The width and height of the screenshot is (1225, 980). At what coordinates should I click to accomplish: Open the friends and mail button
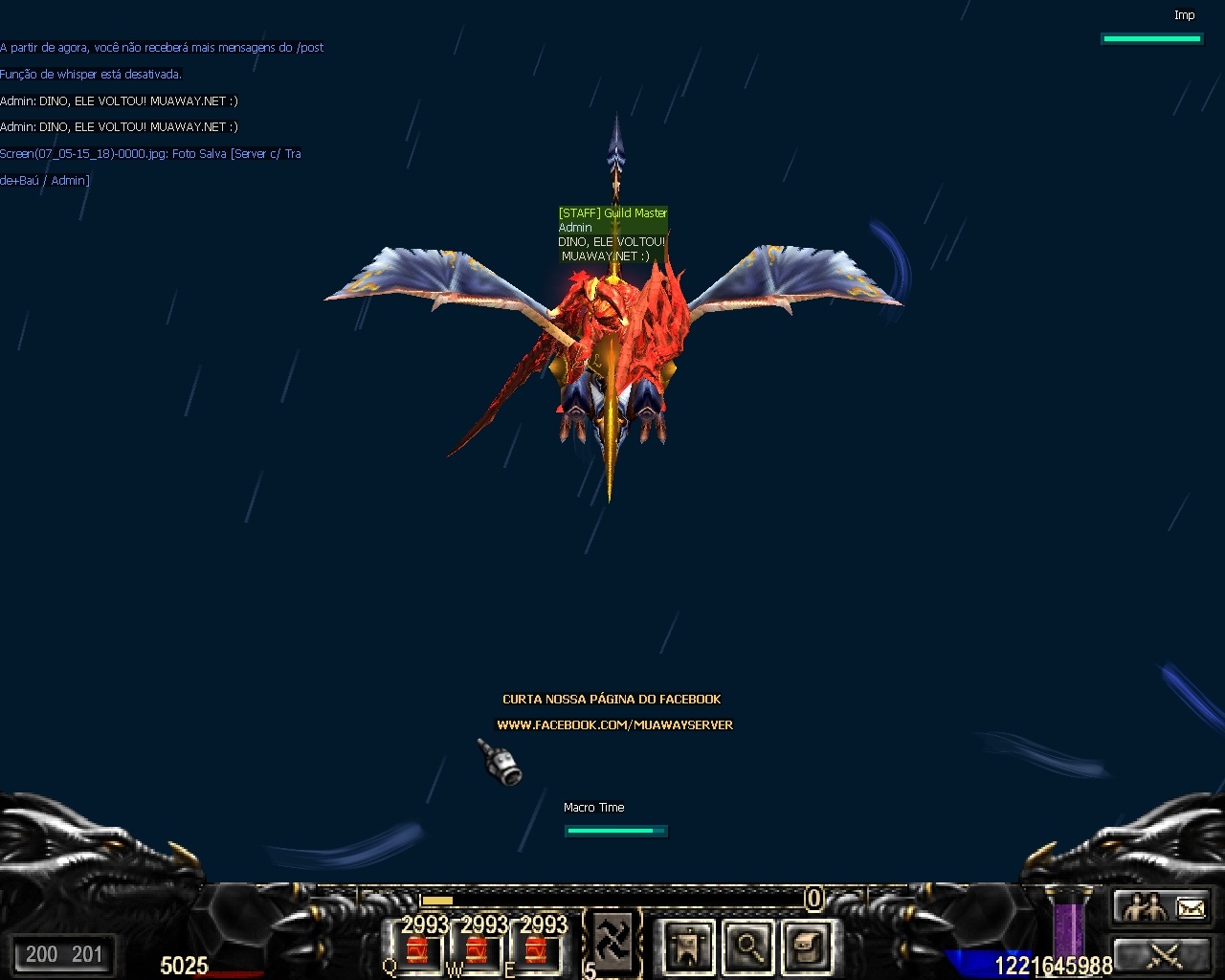click(1164, 907)
